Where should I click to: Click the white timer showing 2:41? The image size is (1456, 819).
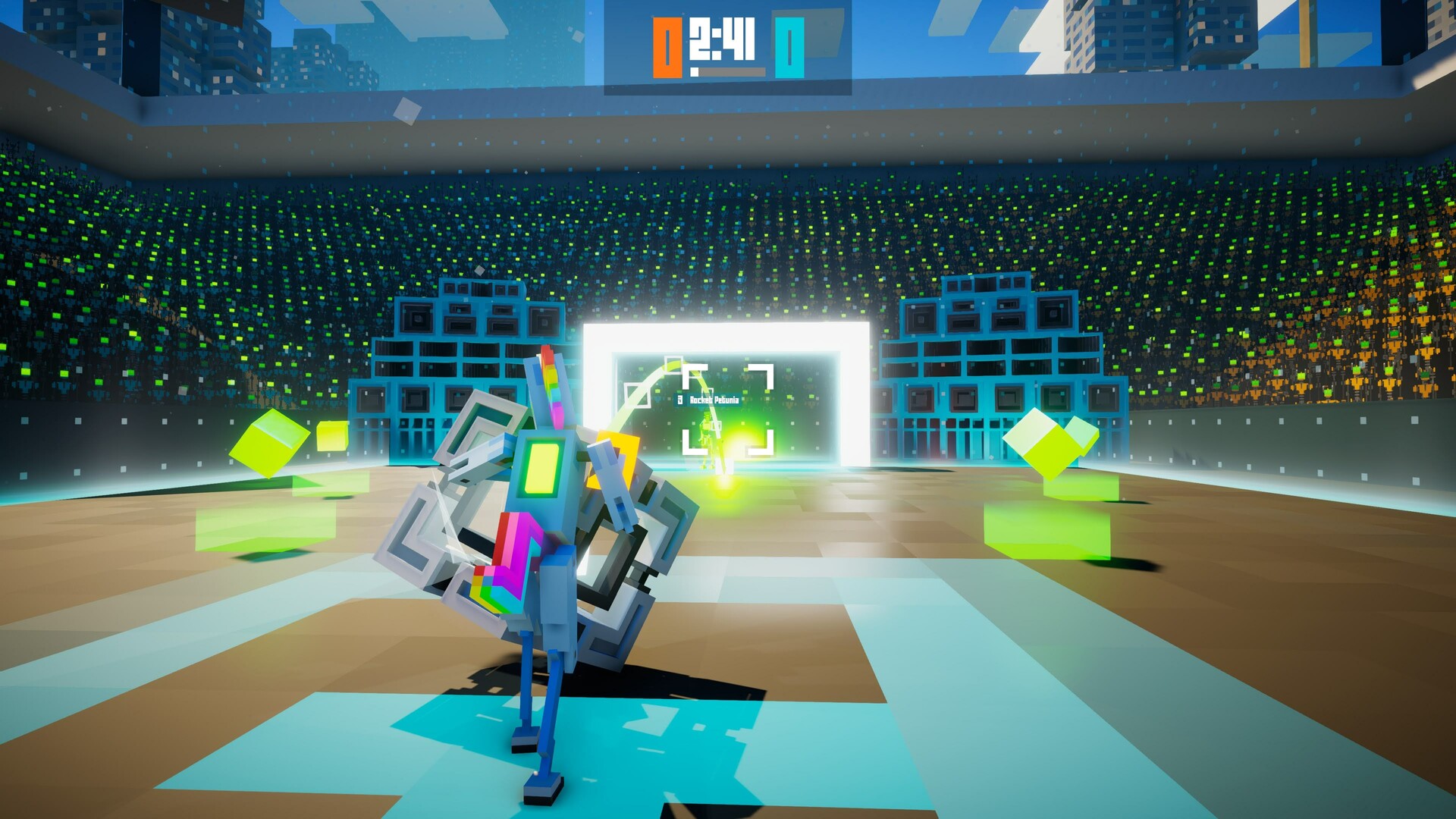[722, 39]
